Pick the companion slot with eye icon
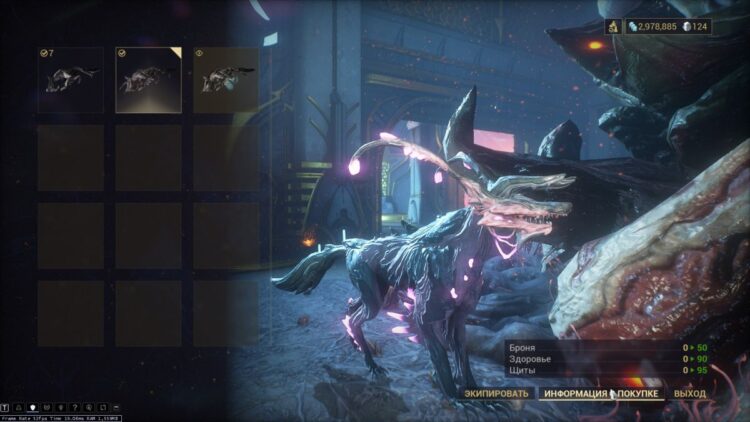 225,80
